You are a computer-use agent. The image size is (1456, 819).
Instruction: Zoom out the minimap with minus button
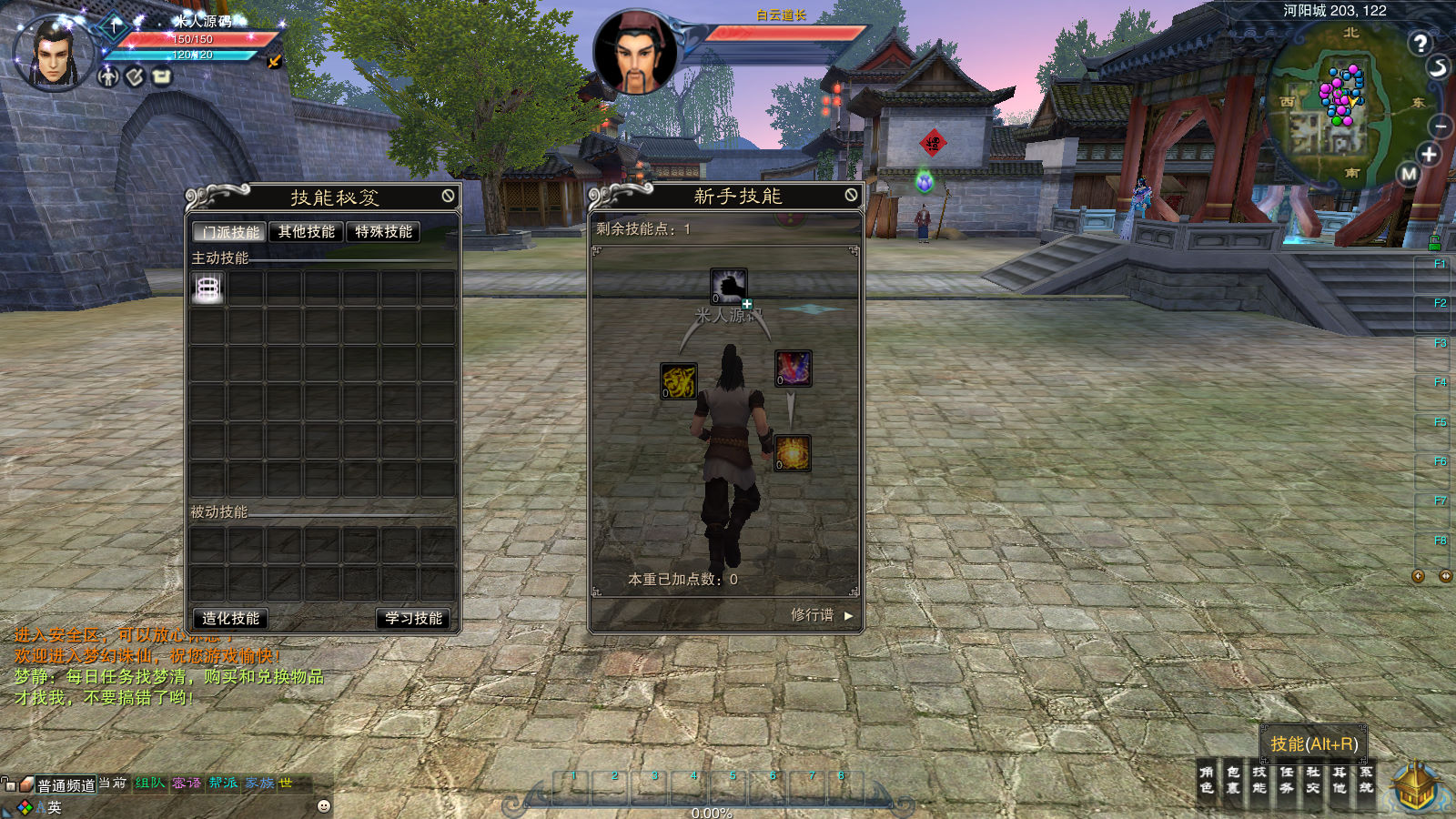[x=1440, y=126]
